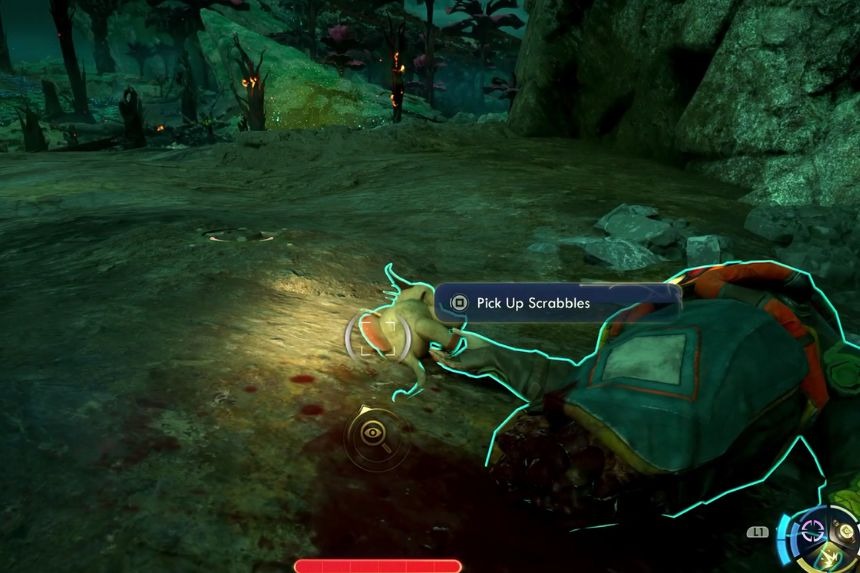Activate the eye magnifier inspect icon
This screenshot has height=573, width=860.
pos(374,433)
